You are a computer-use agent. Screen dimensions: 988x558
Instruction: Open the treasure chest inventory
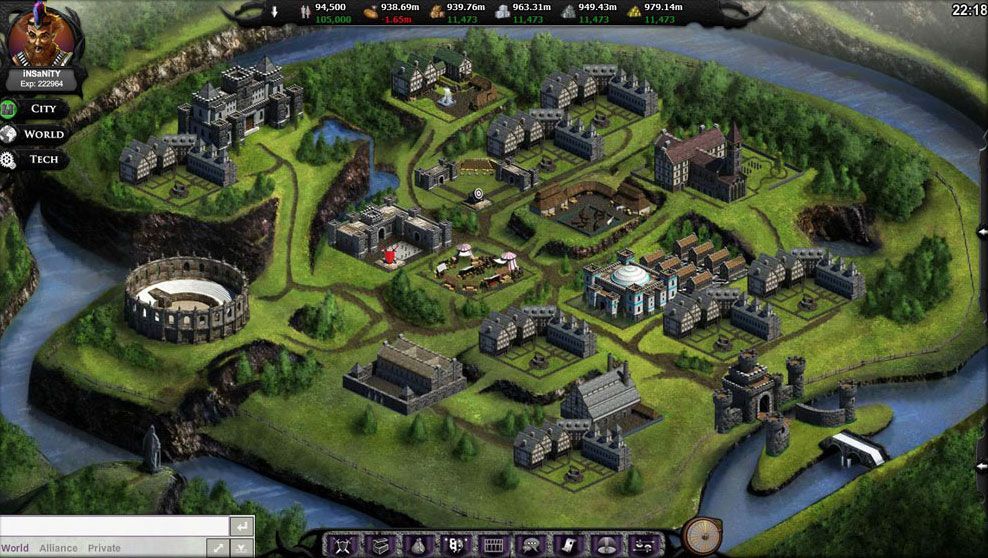point(382,545)
